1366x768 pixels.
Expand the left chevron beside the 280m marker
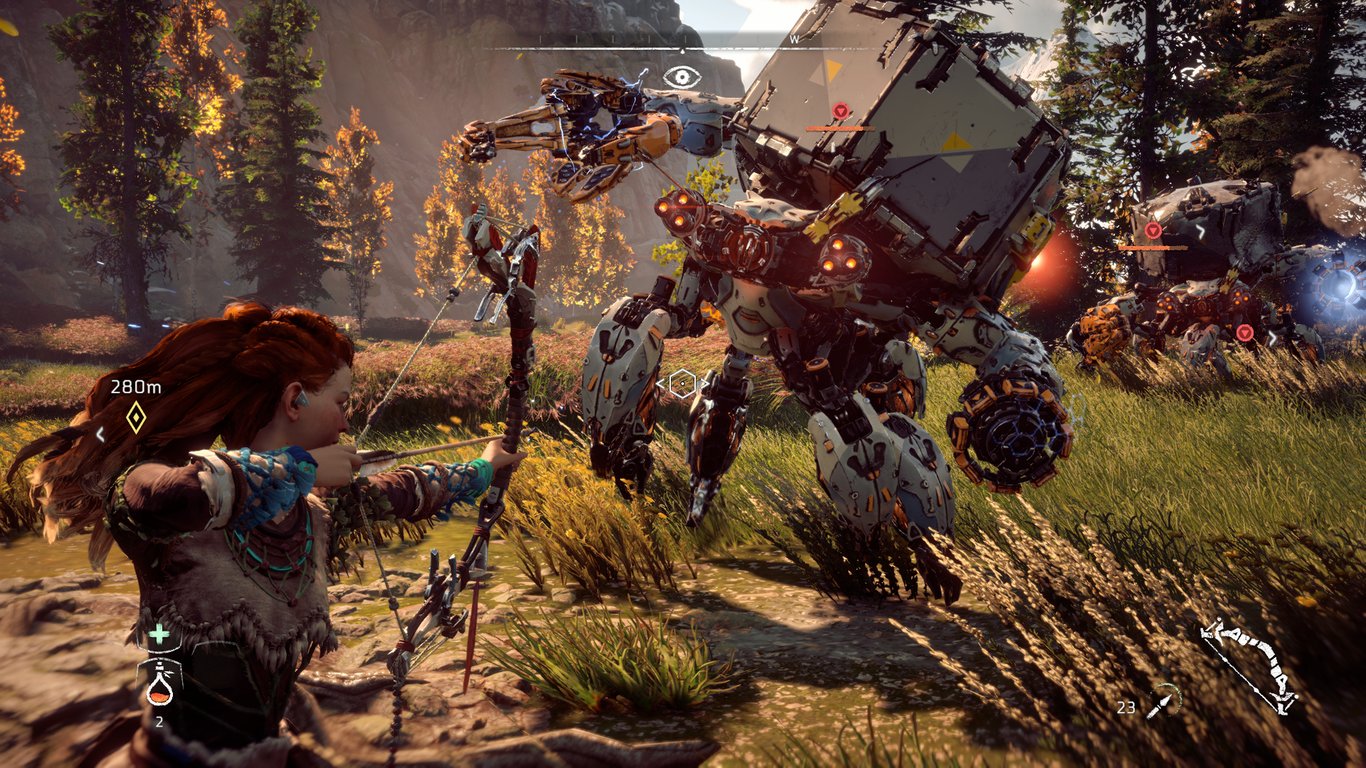click(100, 434)
